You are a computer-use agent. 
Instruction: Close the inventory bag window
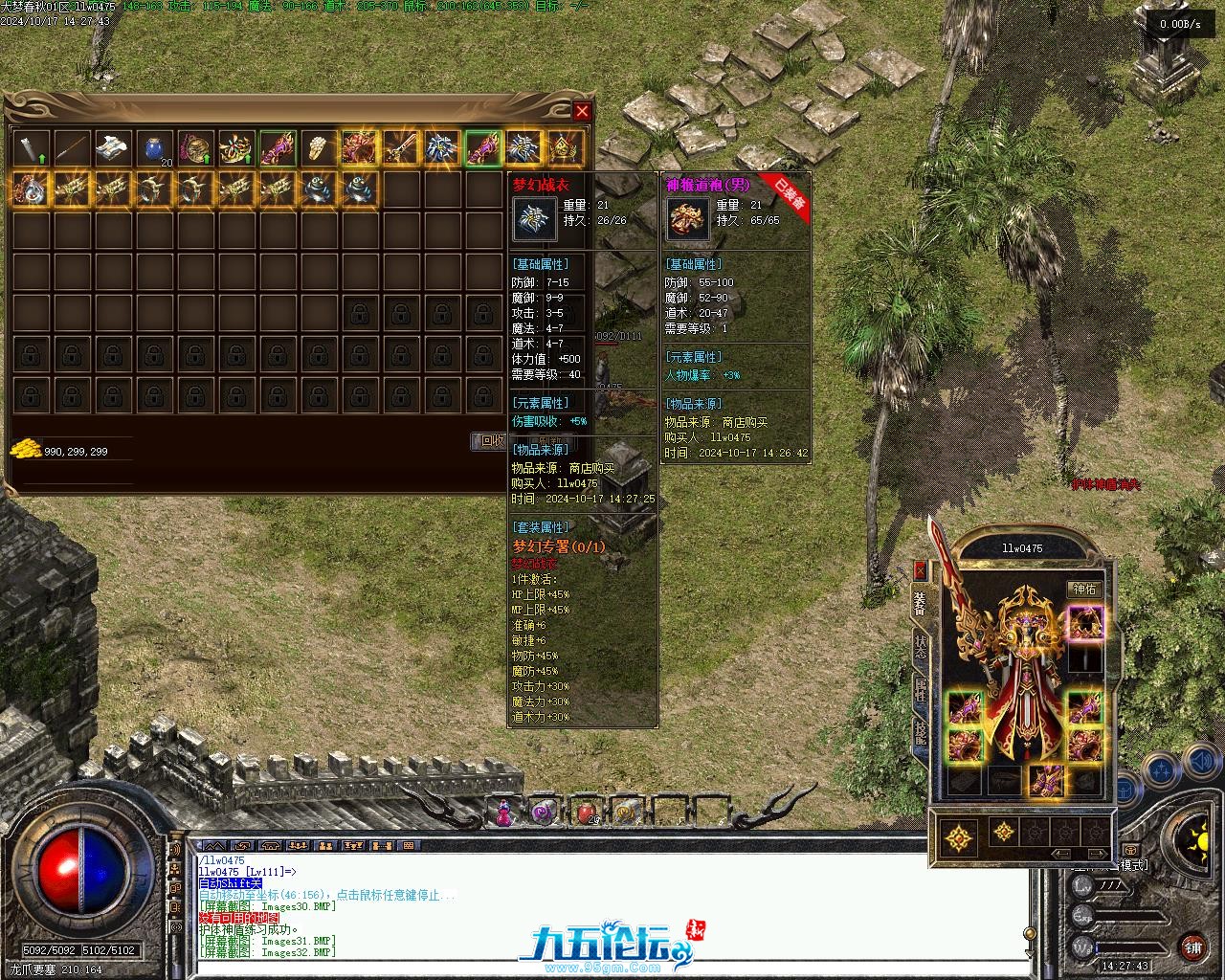click(x=582, y=111)
